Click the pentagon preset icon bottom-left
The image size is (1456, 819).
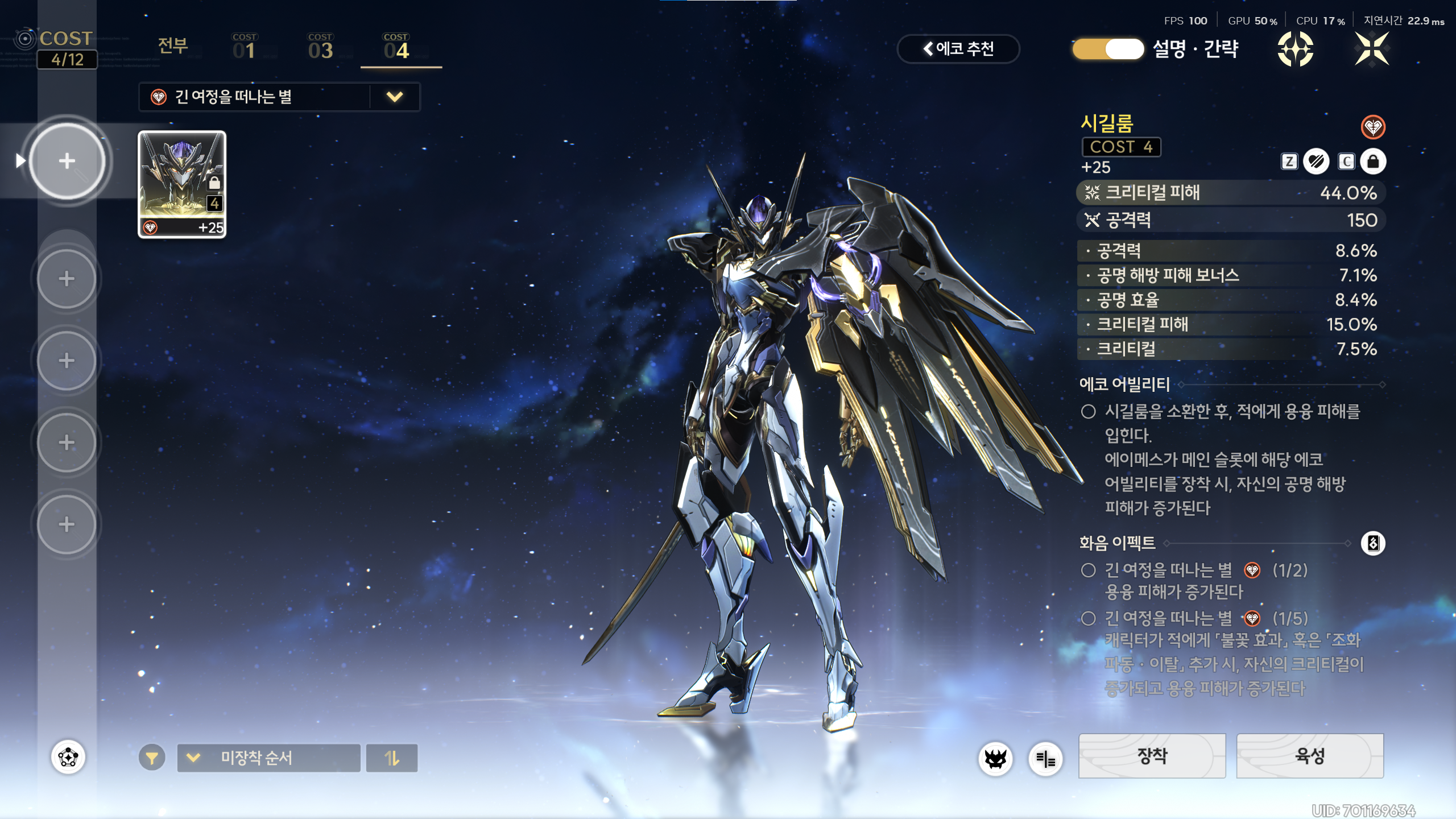pyautogui.click(x=68, y=758)
